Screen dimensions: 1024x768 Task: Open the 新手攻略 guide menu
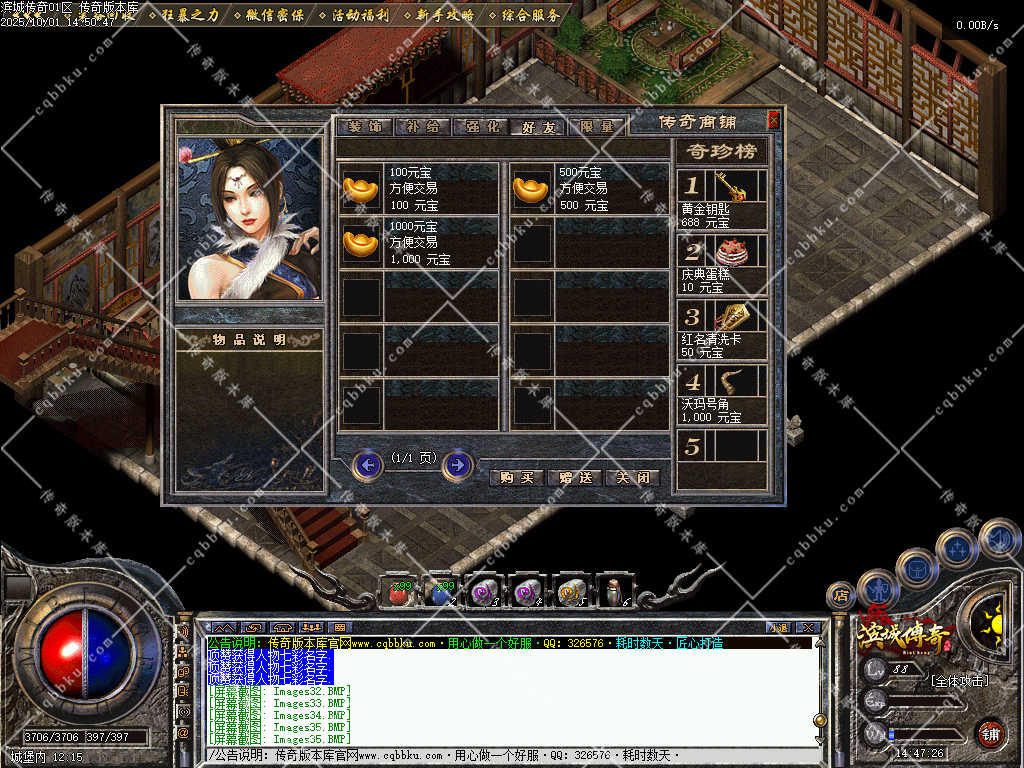444,15
